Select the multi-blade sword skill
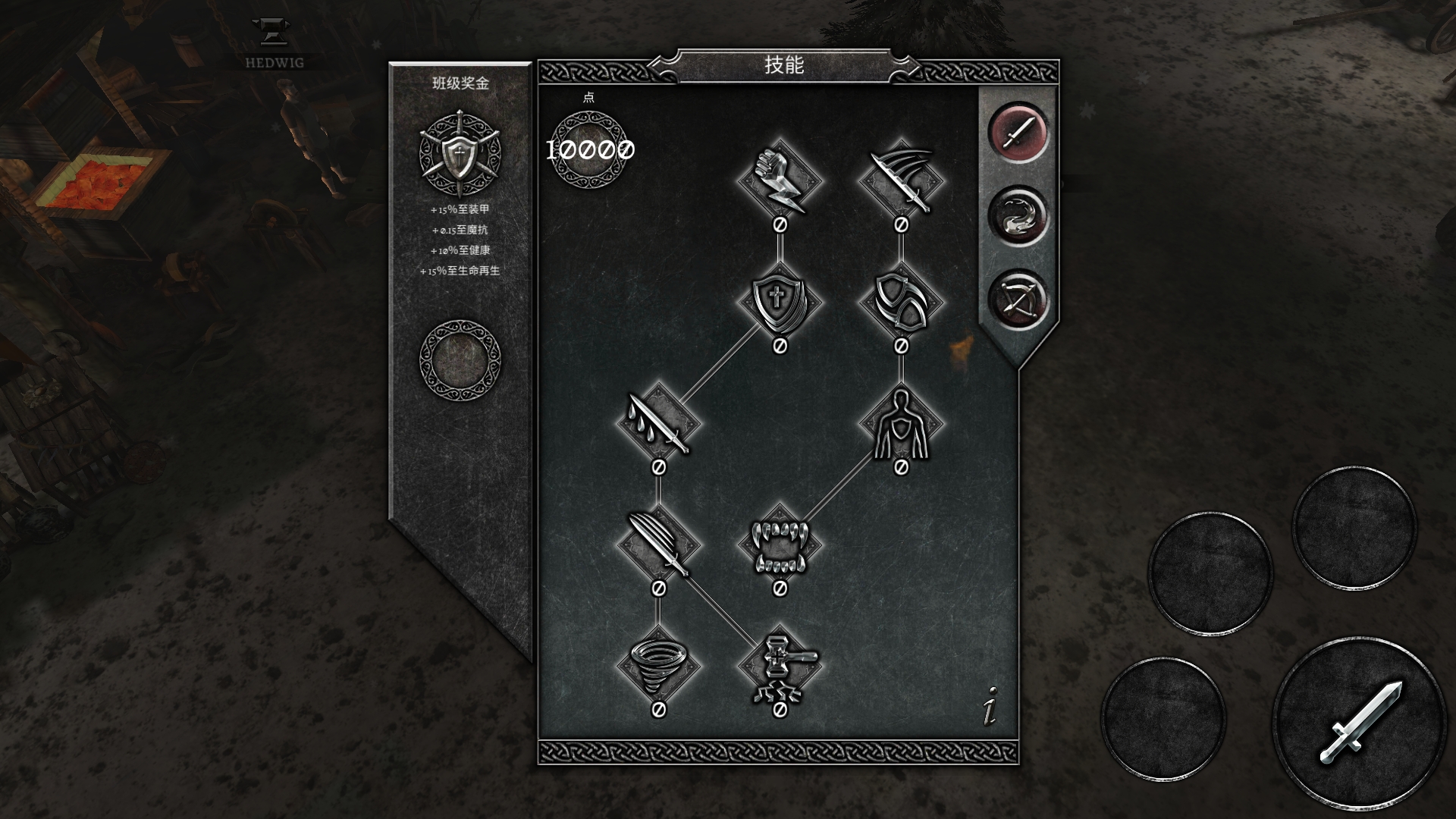The width and height of the screenshot is (1456, 819). 658,545
